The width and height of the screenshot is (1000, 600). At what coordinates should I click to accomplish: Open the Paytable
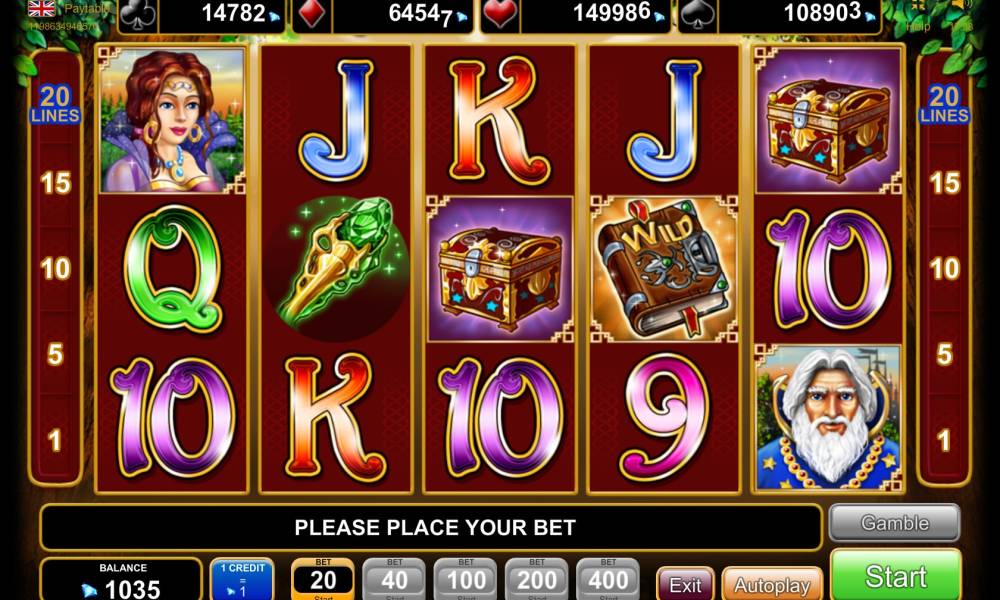[x=88, y=8]
